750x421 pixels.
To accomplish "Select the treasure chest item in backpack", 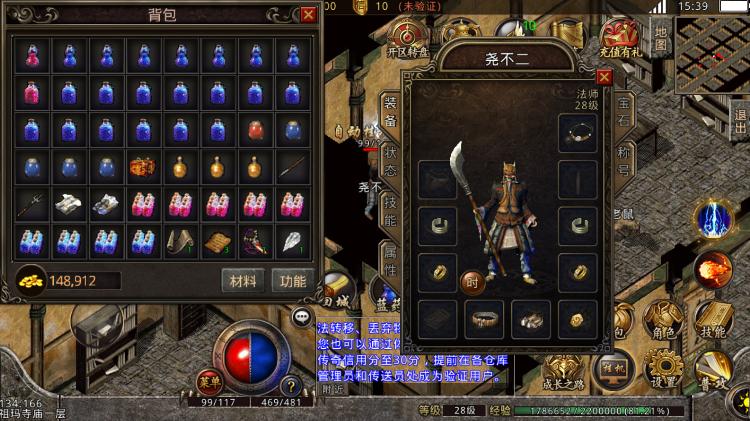I will pos(143,166).
